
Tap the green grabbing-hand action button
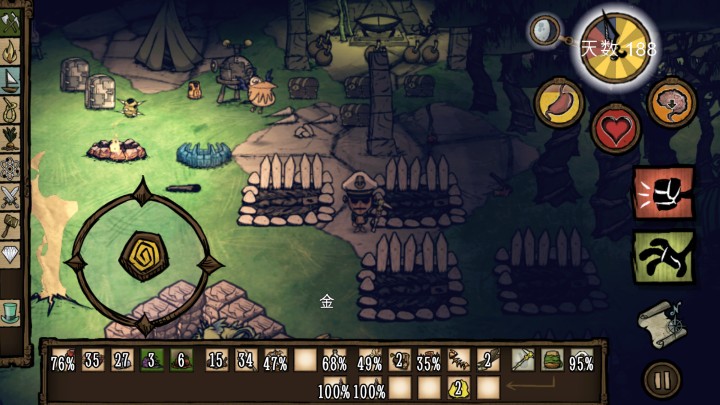point(663,257)
